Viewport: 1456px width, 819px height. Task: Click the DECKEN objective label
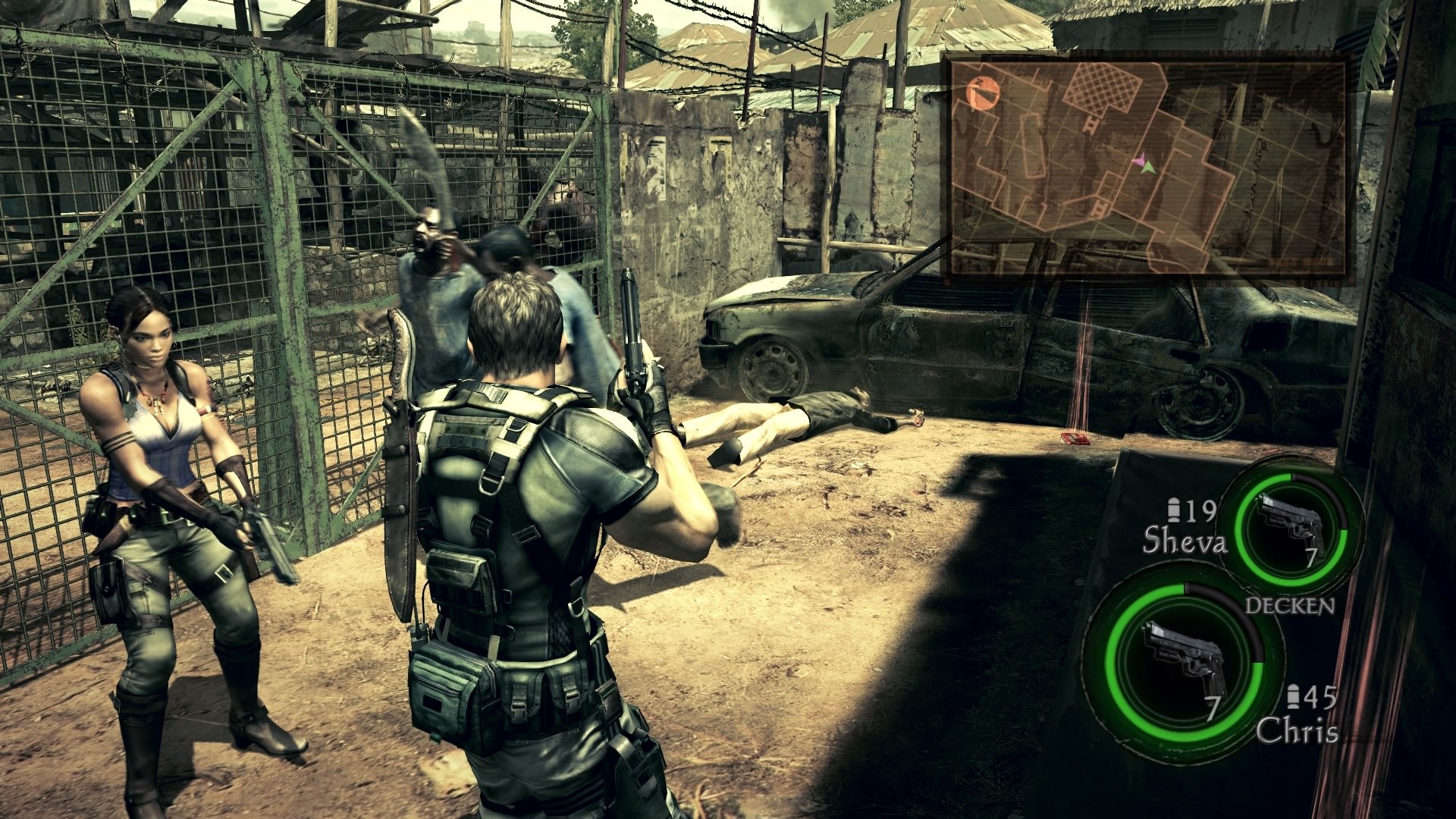tap(1289, 605)
